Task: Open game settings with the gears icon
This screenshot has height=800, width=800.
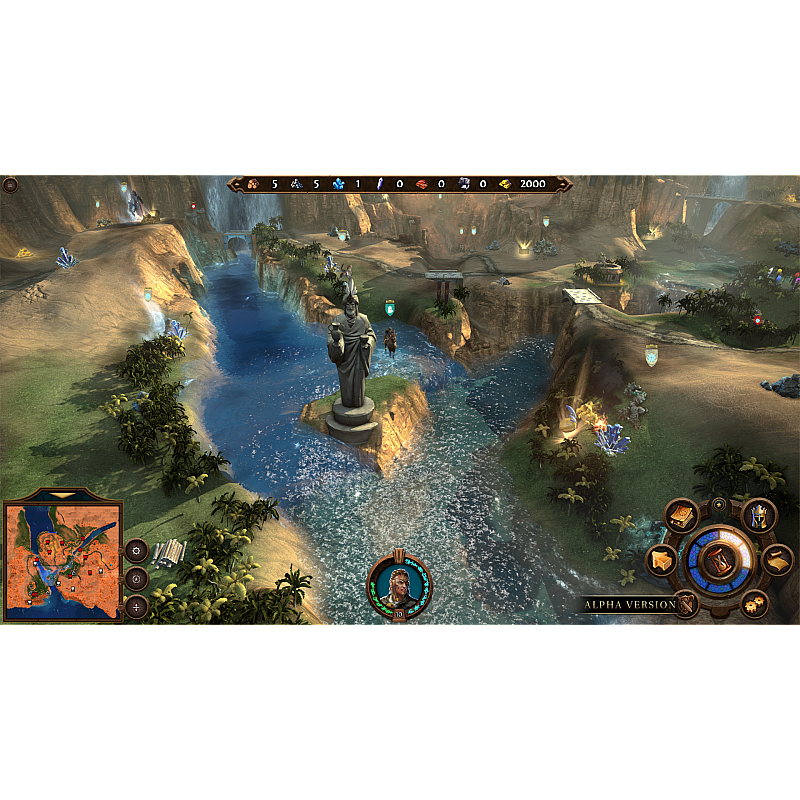Action: 755,603
